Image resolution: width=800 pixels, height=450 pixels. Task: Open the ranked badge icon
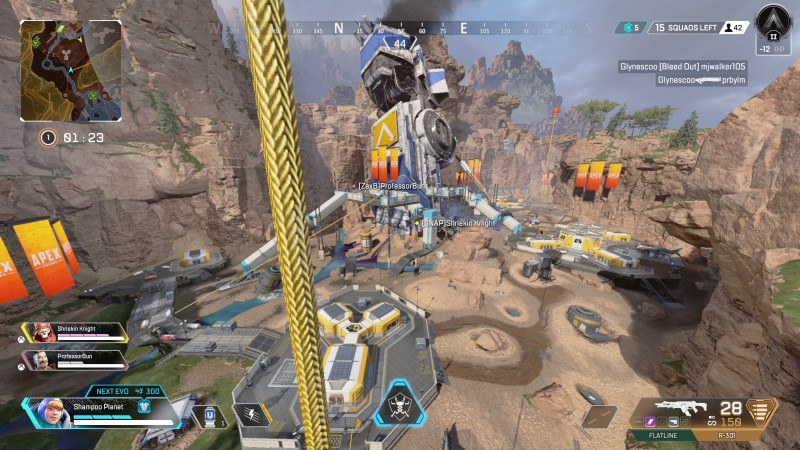point(772,22)
